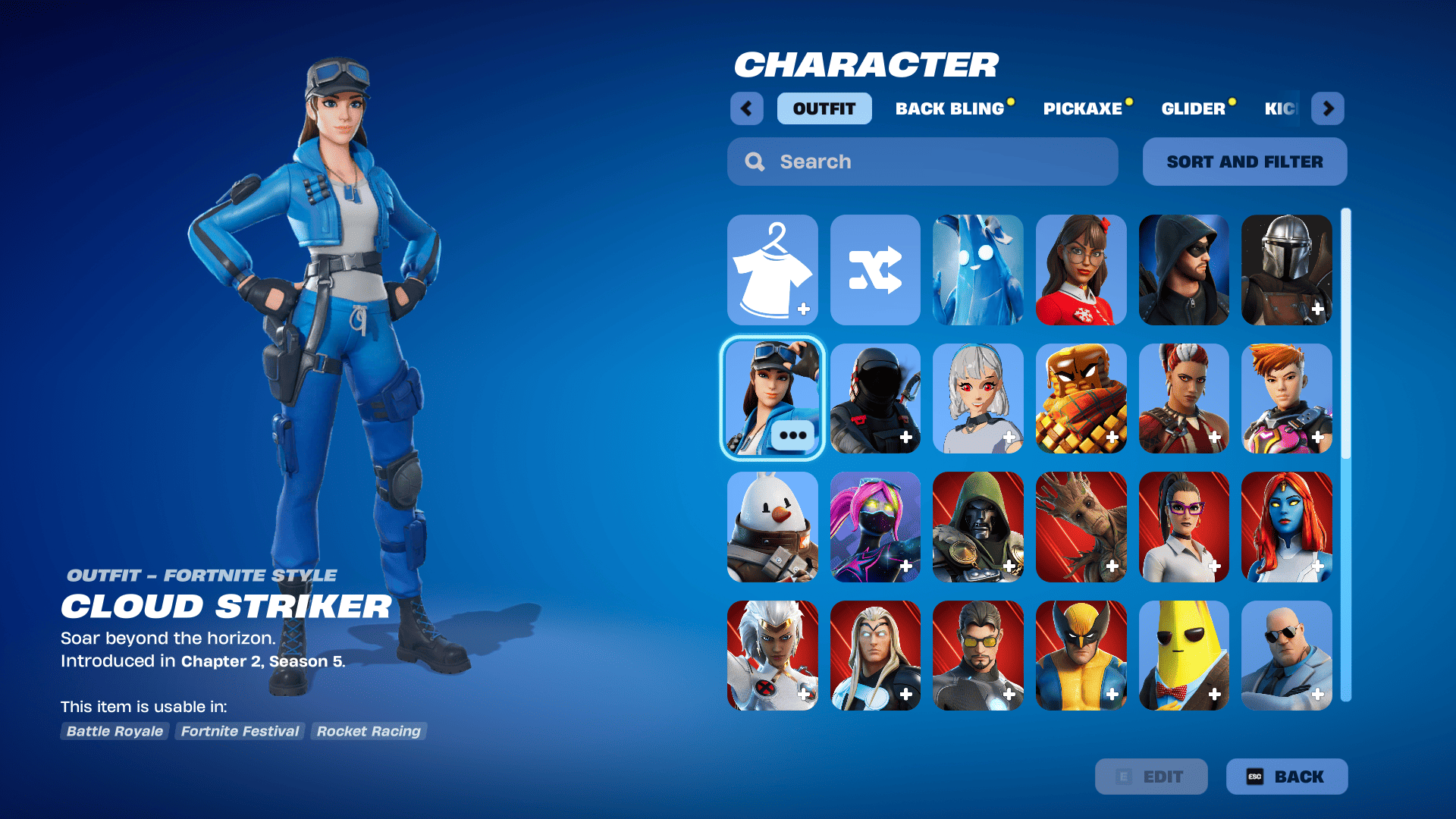1456x819 pixels.
Task: Open the Pickaxe tab
Action: [x=1083, y=108]
